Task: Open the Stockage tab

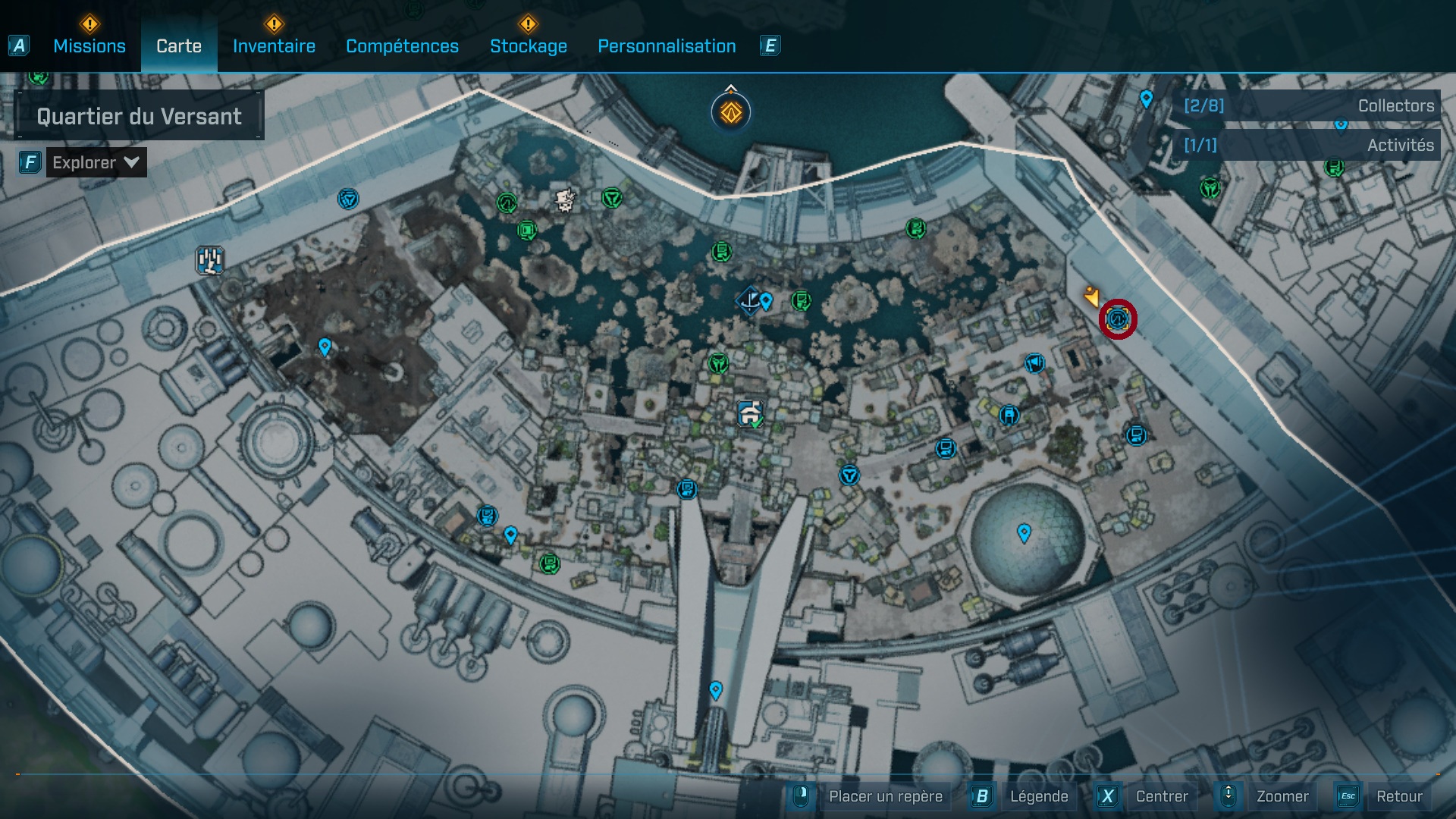Action: (528, 46)
